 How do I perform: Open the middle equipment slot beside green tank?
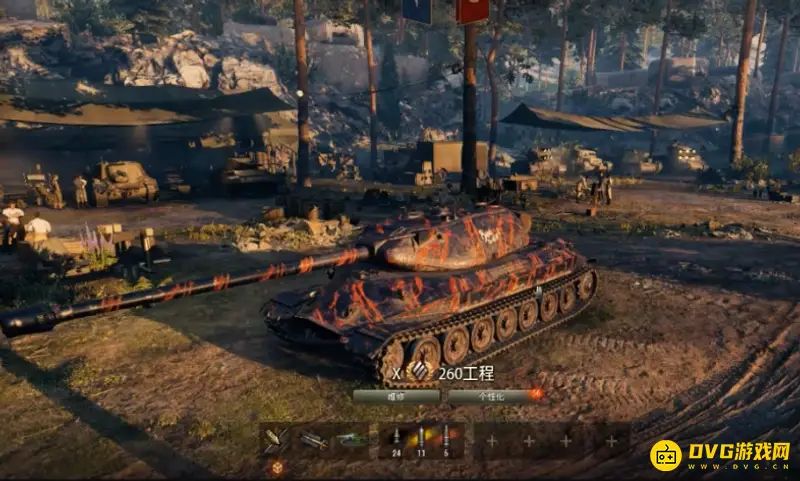pyautogui.click(x=312, y=439)
